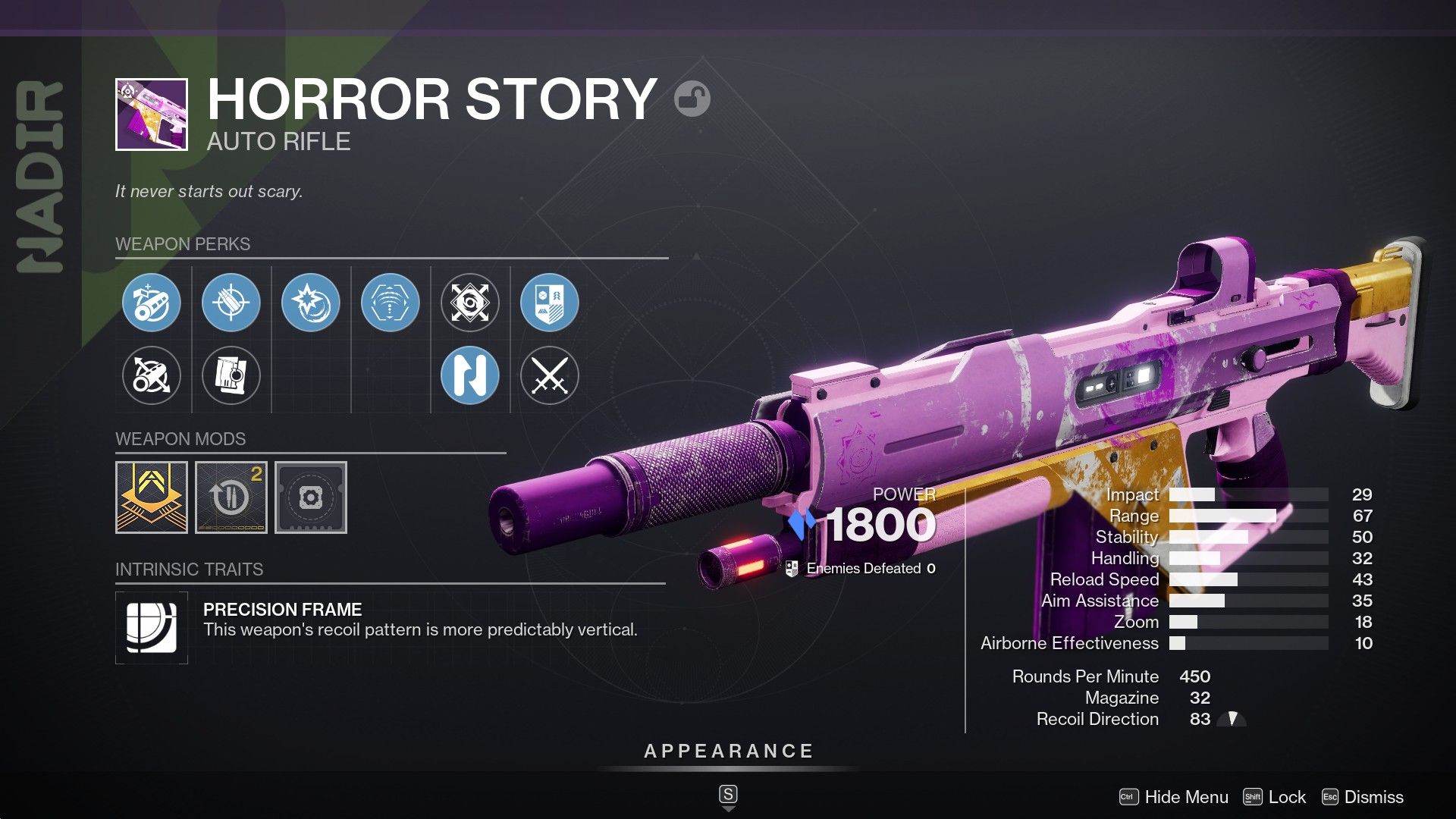Select the alternate magazine perk icon

pos(232,375)
